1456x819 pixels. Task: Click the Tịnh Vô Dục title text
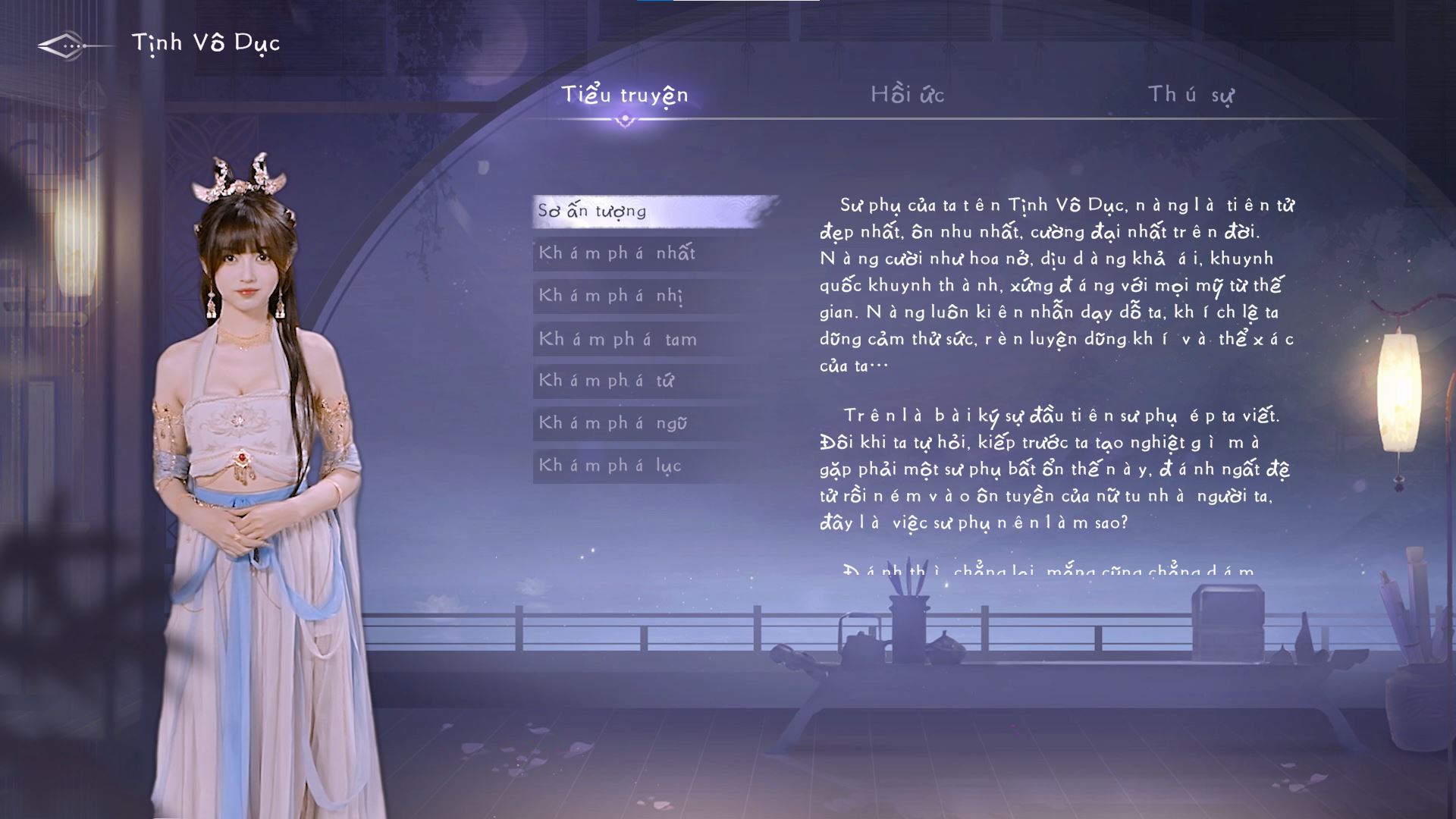206,44
